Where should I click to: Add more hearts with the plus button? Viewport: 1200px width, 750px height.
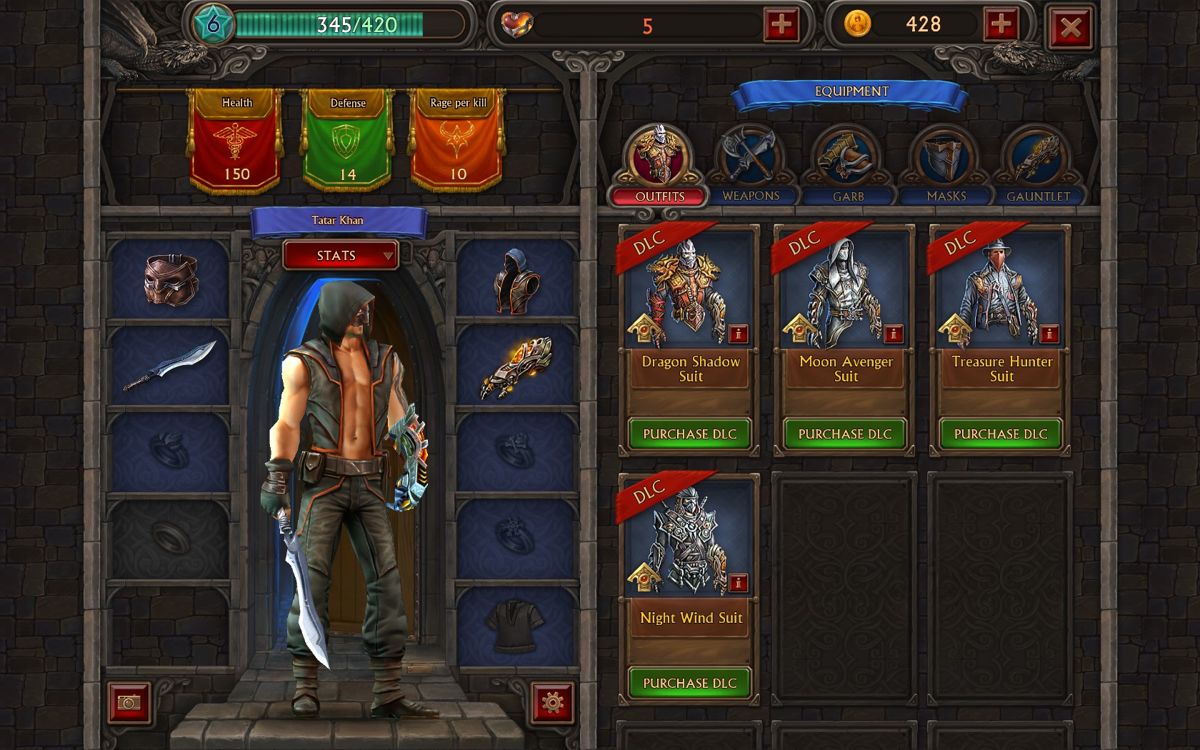click(781, 25)
